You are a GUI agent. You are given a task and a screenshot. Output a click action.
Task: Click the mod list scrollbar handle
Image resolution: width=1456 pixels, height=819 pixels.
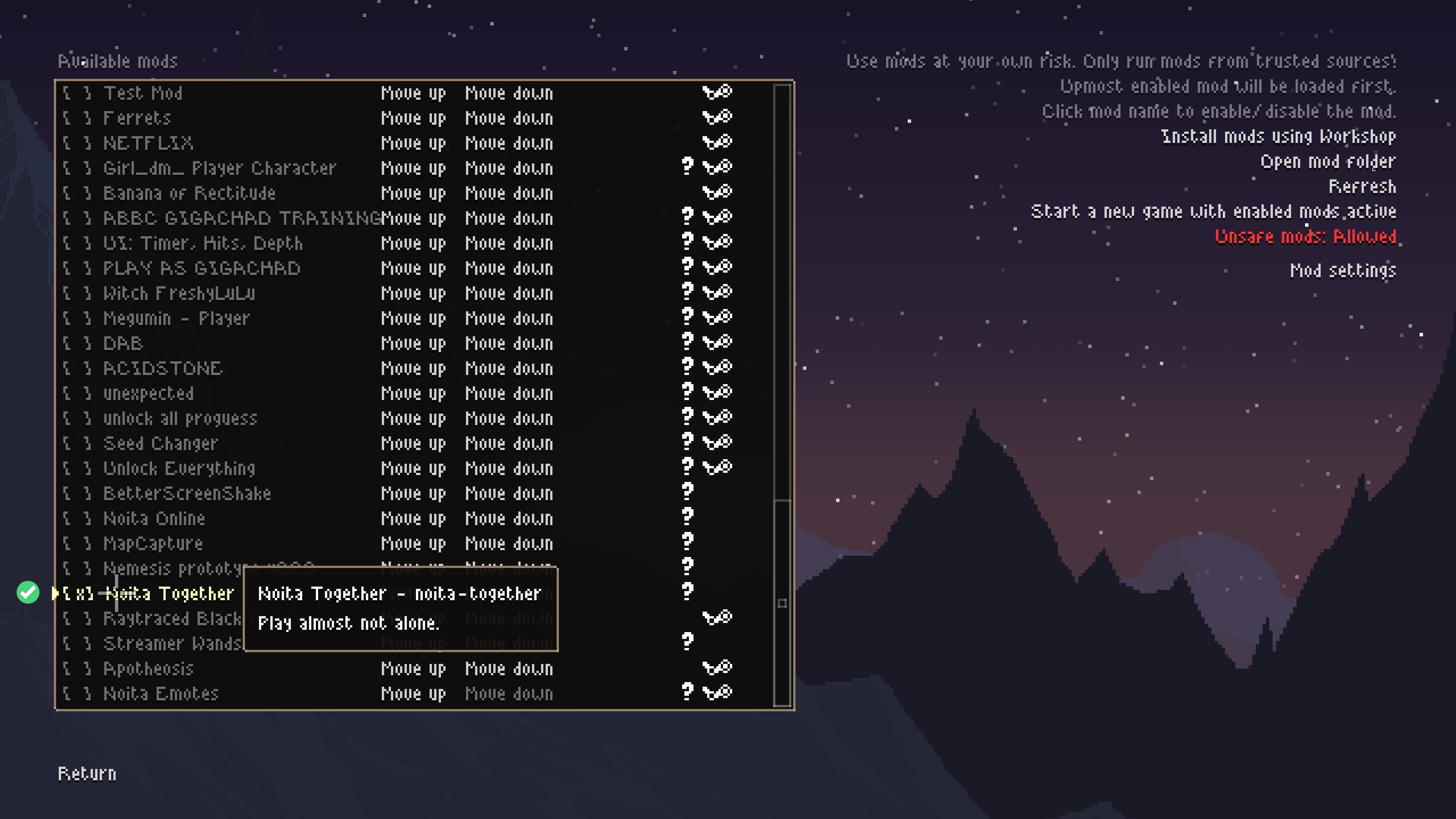tap(782, 603)
